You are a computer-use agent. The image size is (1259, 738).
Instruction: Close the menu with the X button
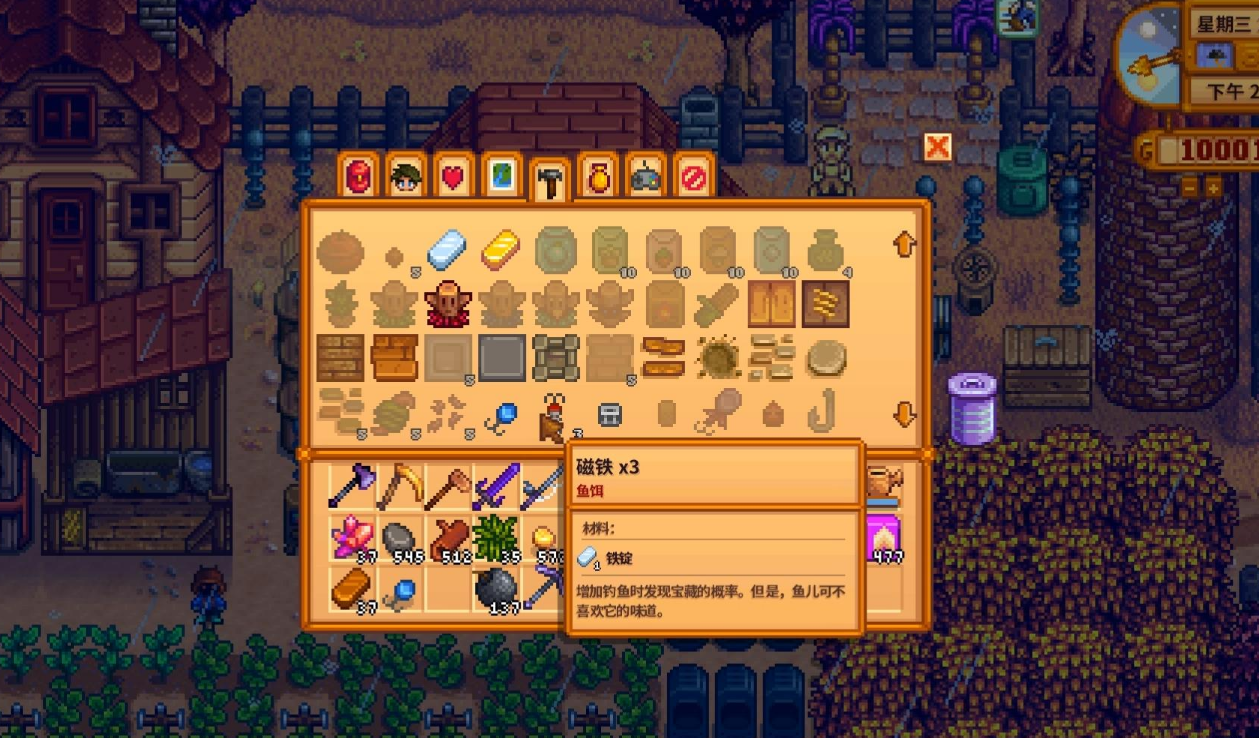click(937, 148)
